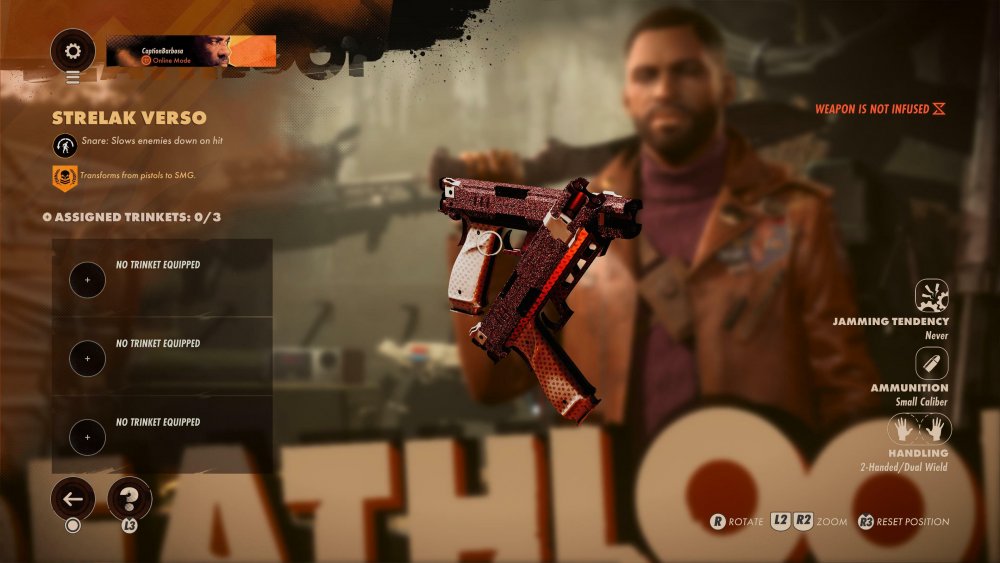This screenshot has height=563, width=1000.
Task: Open the settings gear menu
Action: click(73, 51)
